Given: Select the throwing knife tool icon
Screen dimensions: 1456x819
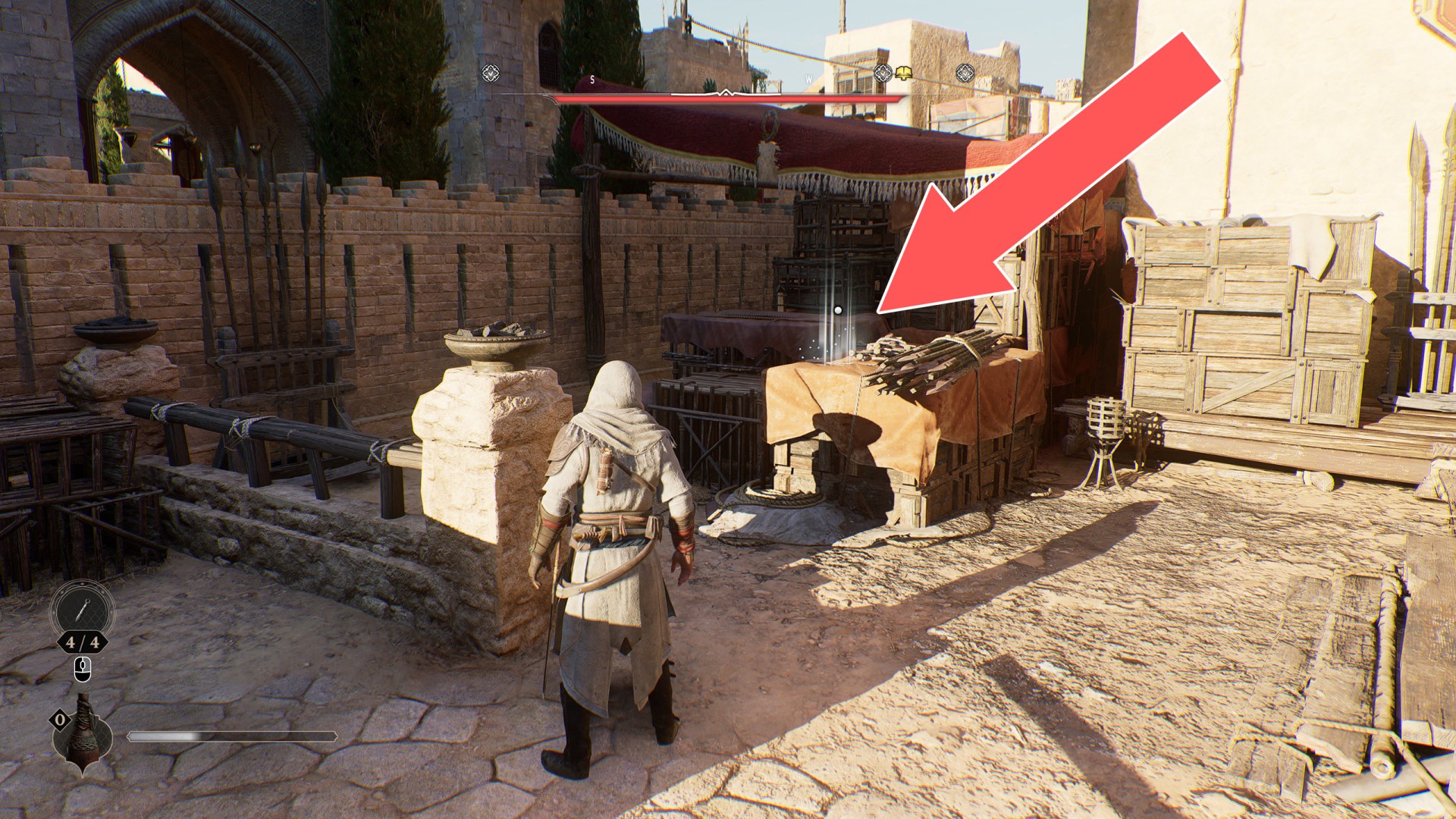Looking at the screenshot, I should coord(82,611).
